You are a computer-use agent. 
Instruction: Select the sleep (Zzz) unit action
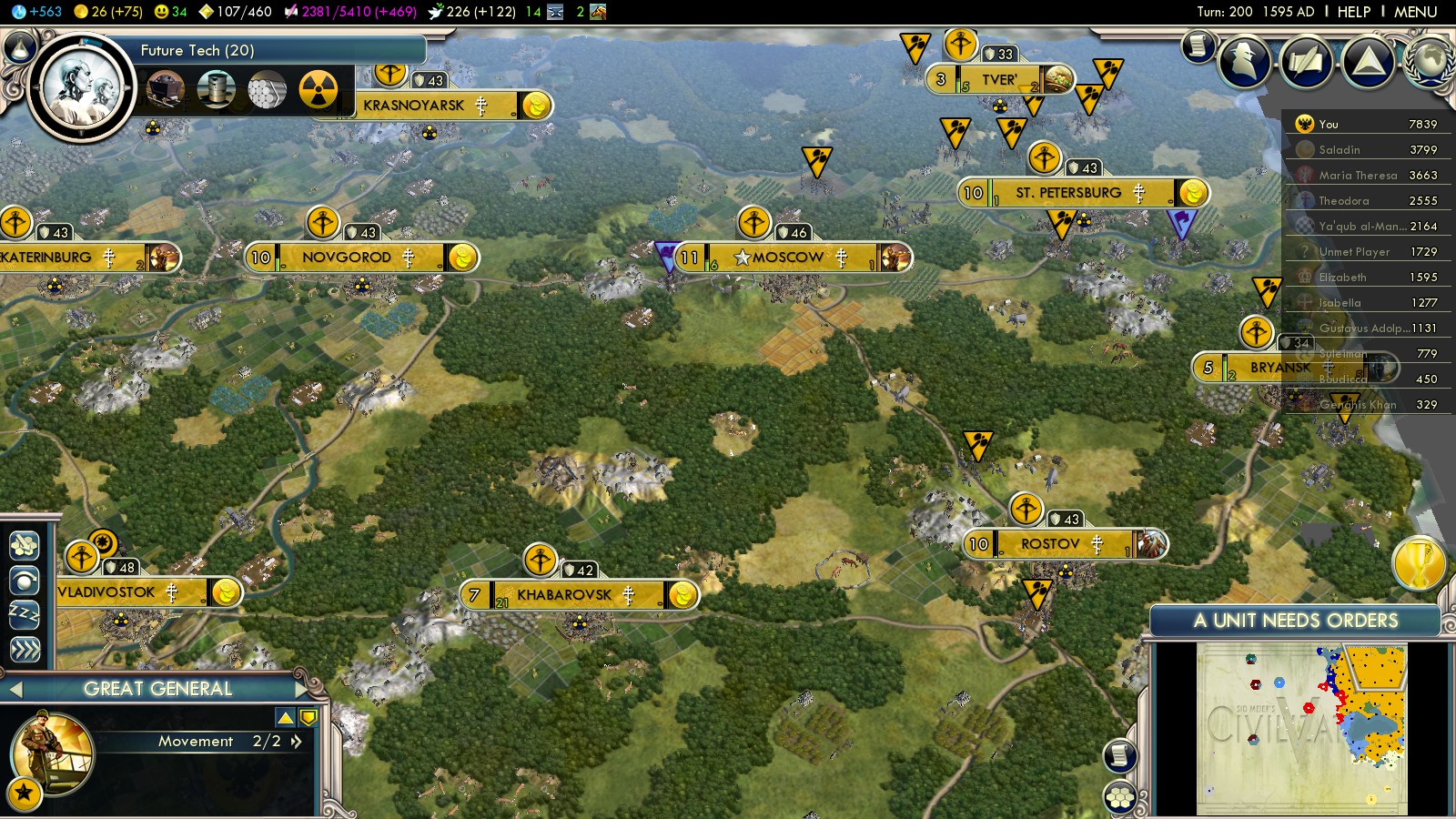click(25, 614)
